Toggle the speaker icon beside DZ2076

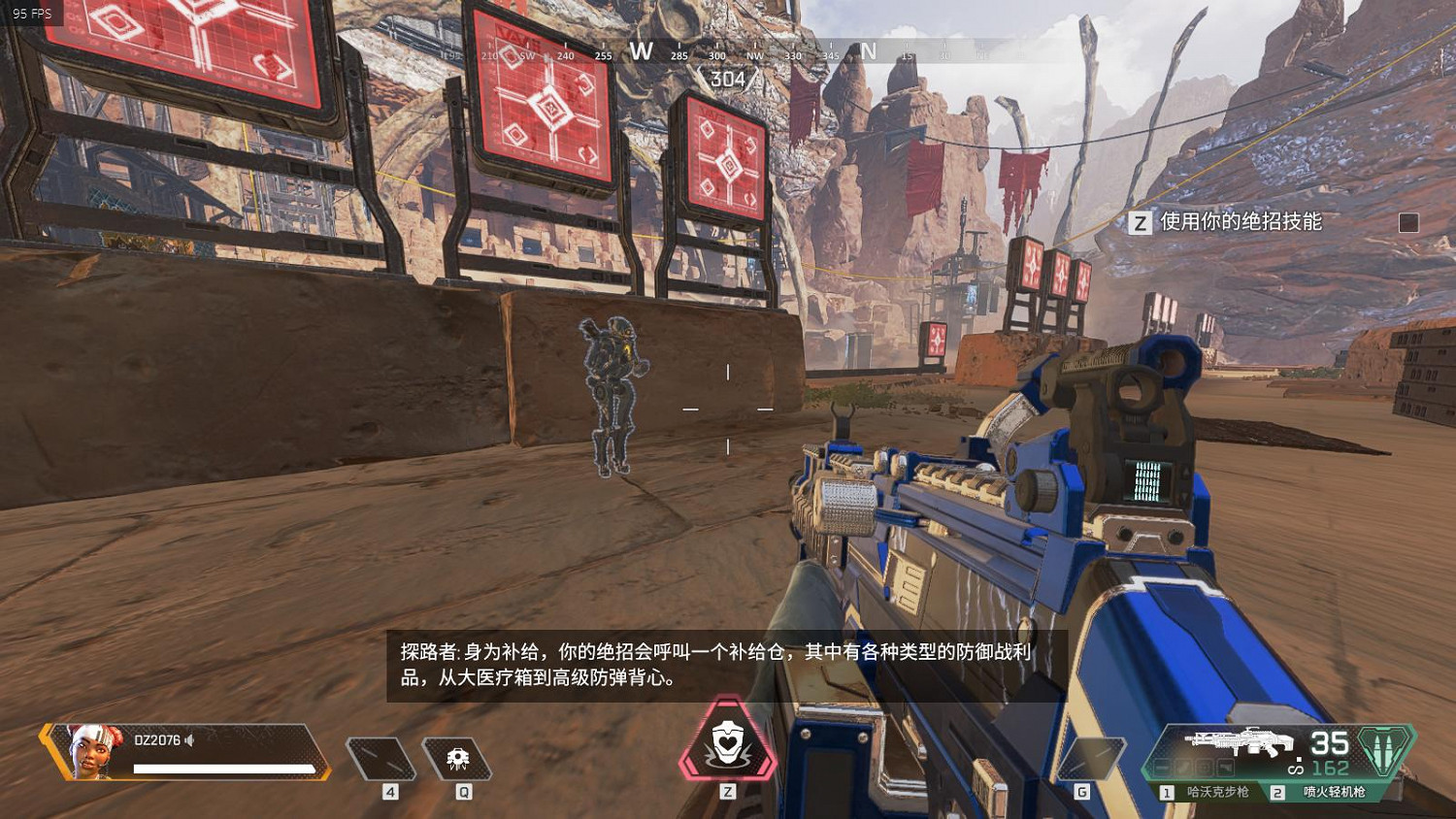(187, 740)
